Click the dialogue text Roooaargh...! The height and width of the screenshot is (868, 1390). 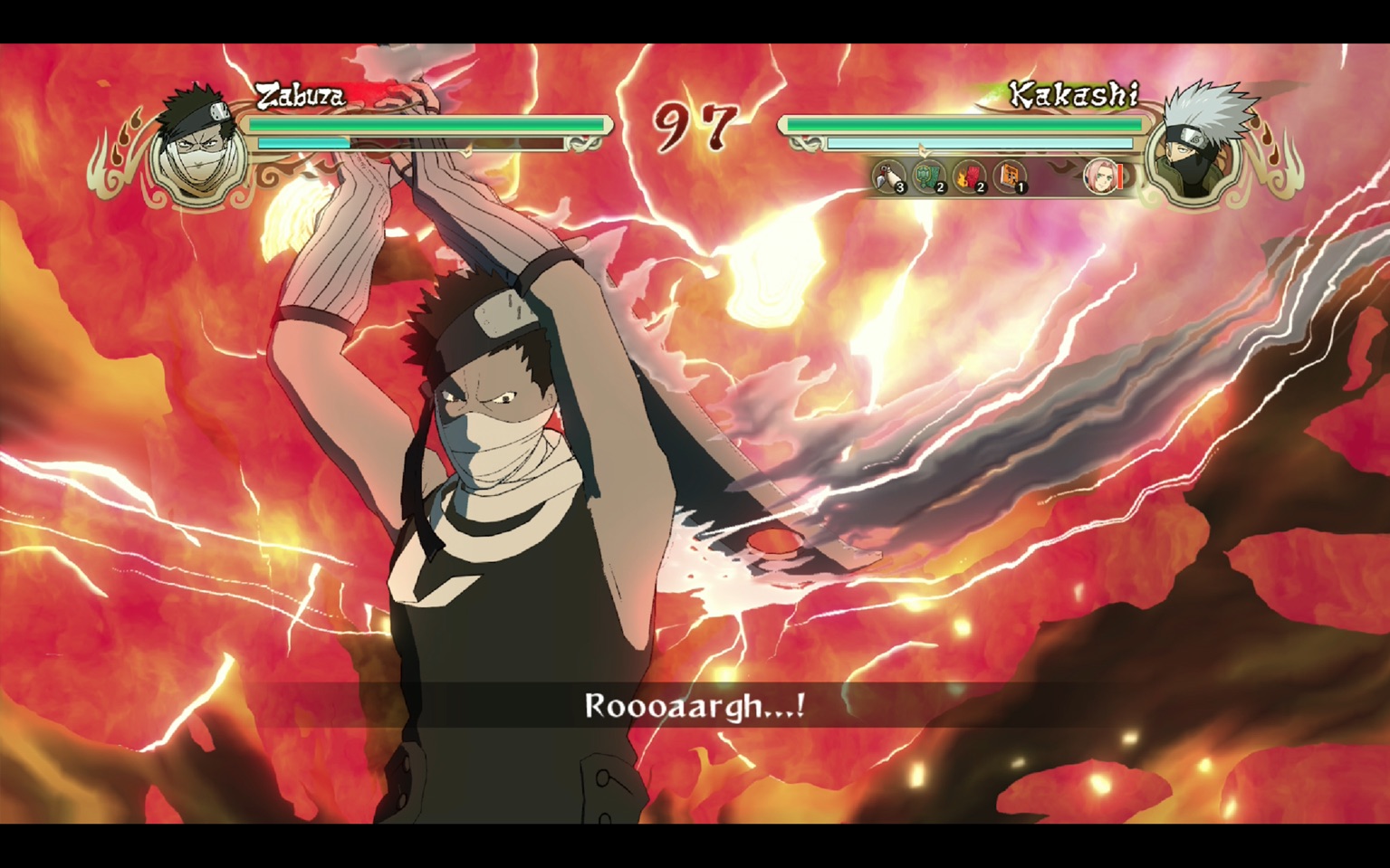[x=695, y=709]
